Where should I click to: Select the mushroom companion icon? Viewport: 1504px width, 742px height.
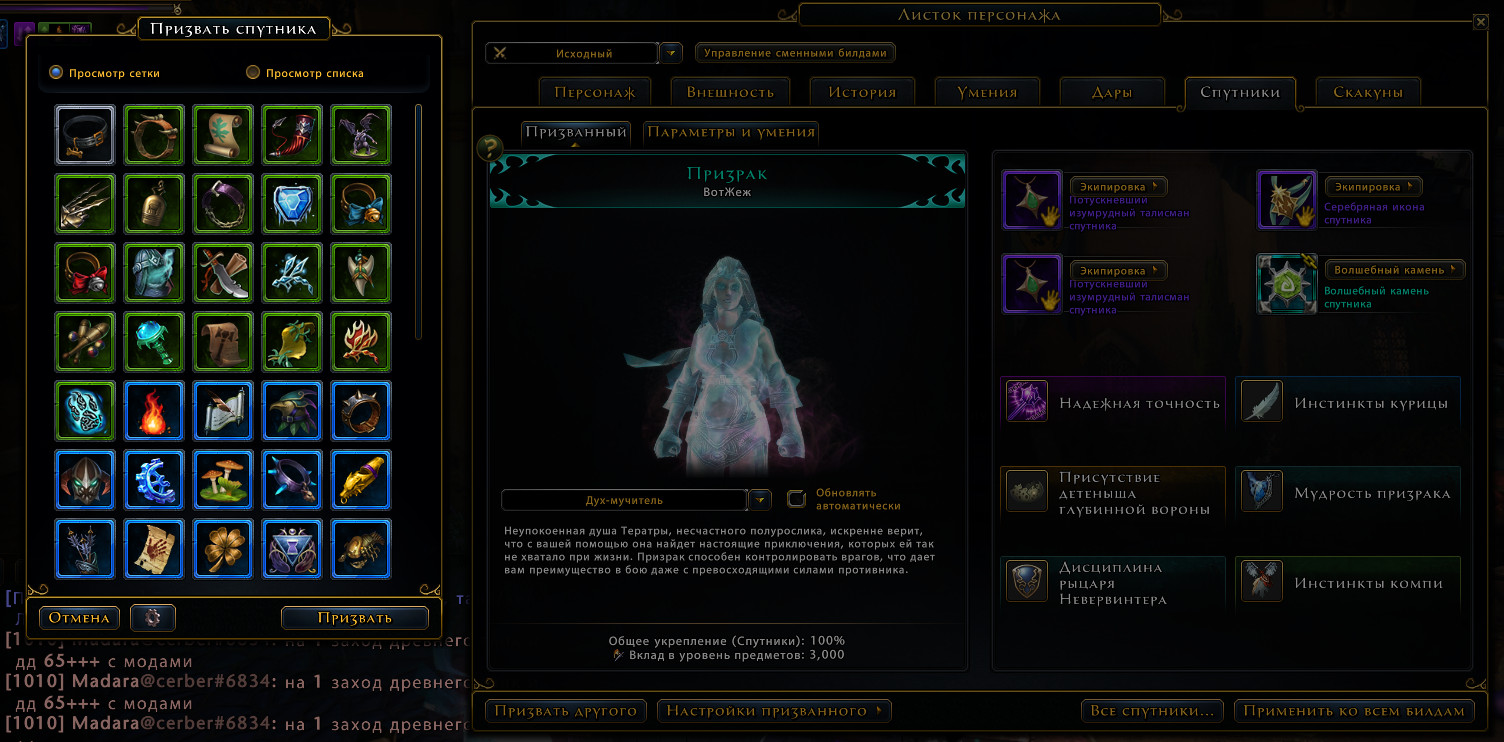tap(223, 480)
